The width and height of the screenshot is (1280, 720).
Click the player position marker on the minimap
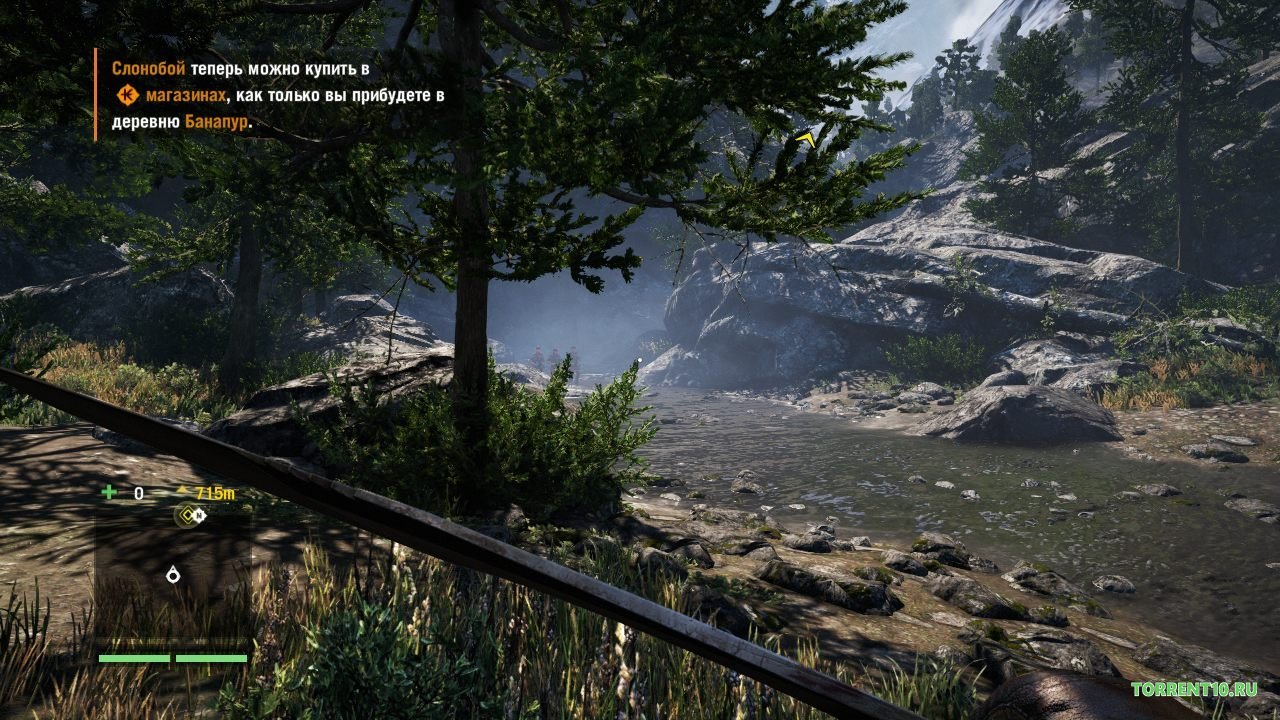coord(173,573)
